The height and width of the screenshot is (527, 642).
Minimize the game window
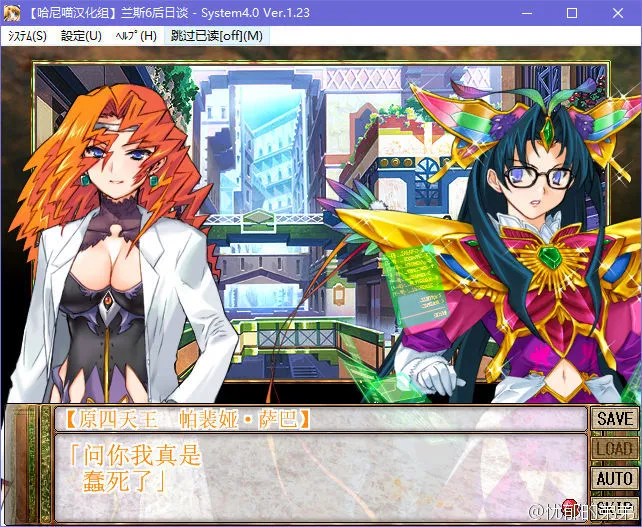[x=525, y=13]
